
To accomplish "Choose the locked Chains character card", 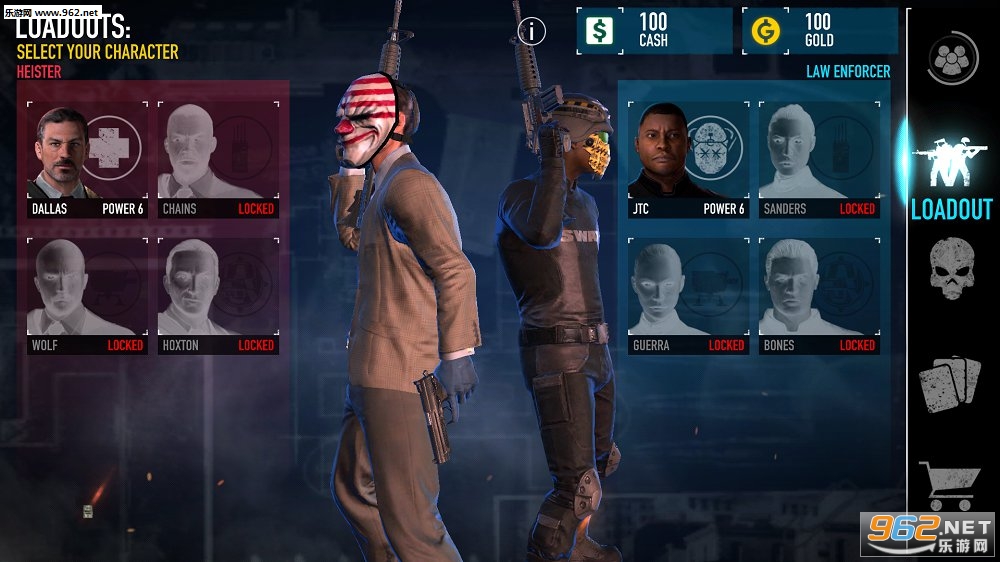I will [218, 159].
